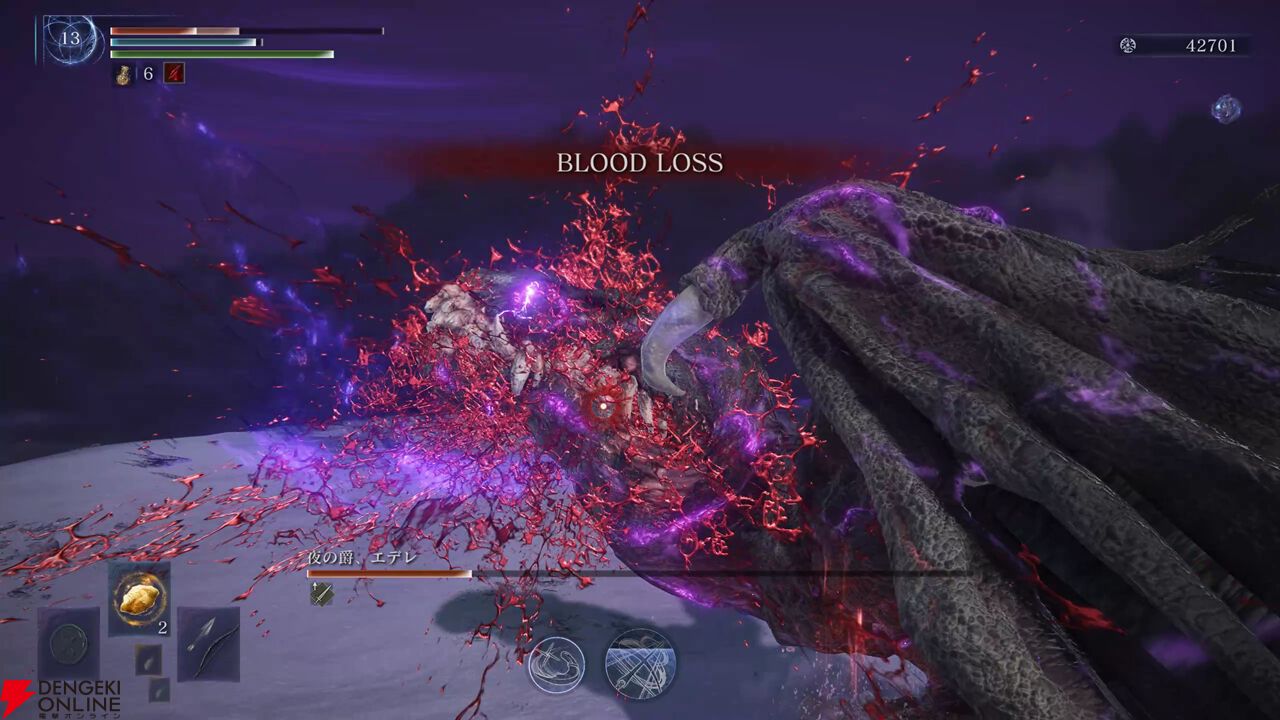
Task: Click the level 13 character emblem
Action: [72, 40]
